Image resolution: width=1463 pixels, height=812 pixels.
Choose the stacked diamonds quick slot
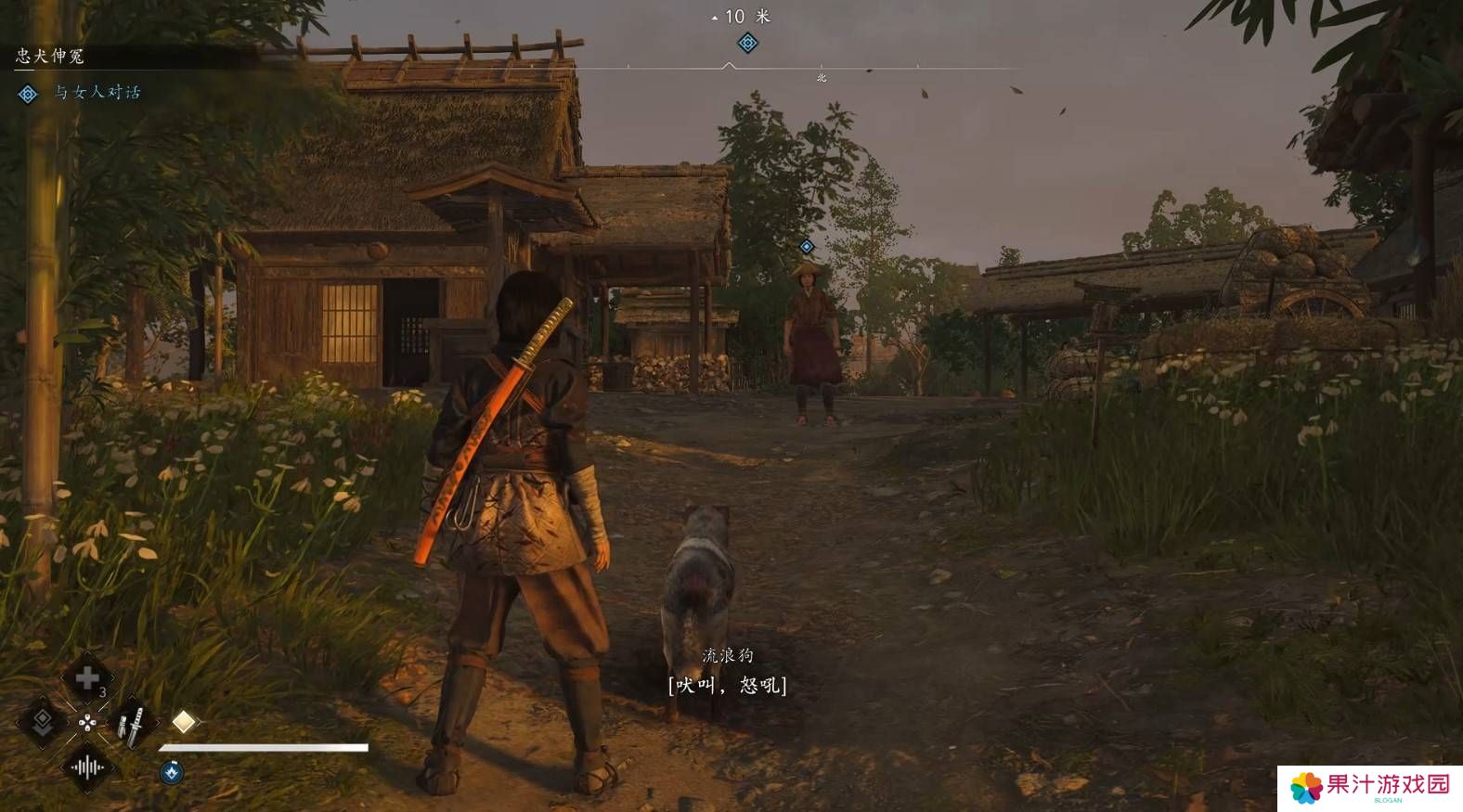[x=43, y=722]
